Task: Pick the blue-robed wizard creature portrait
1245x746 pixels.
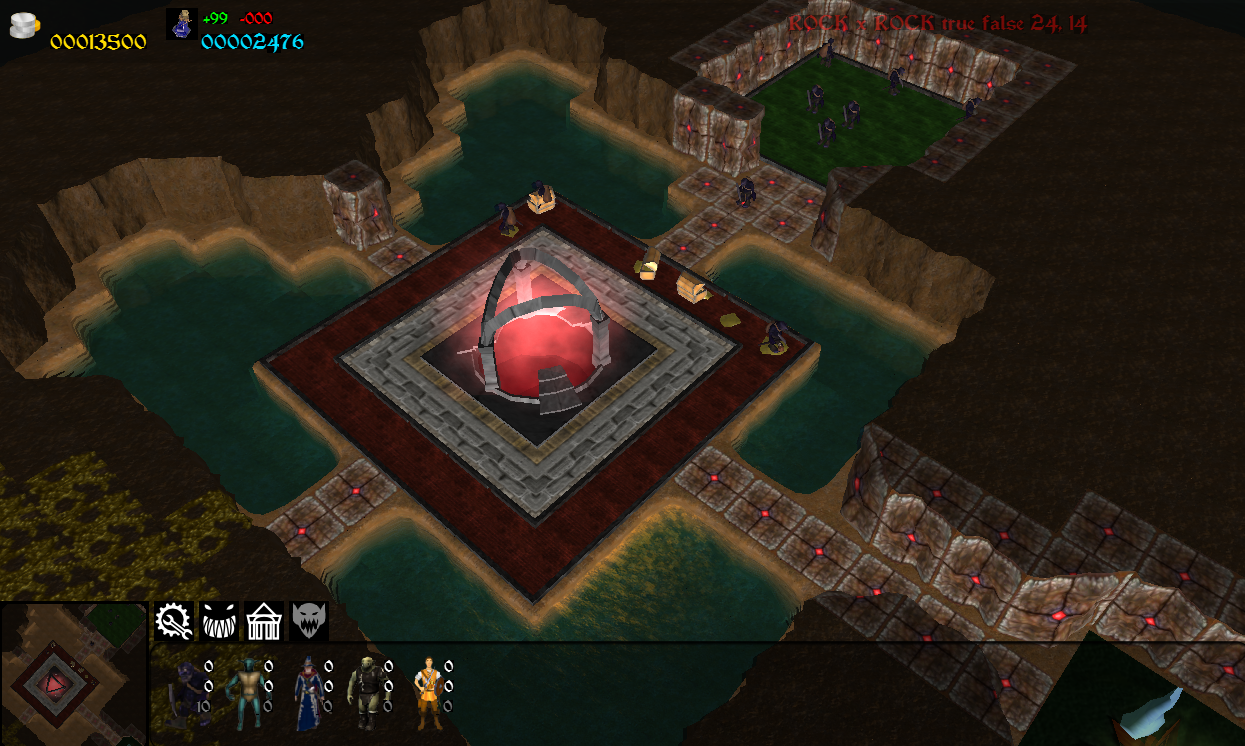Action: (x=307, y=692)
